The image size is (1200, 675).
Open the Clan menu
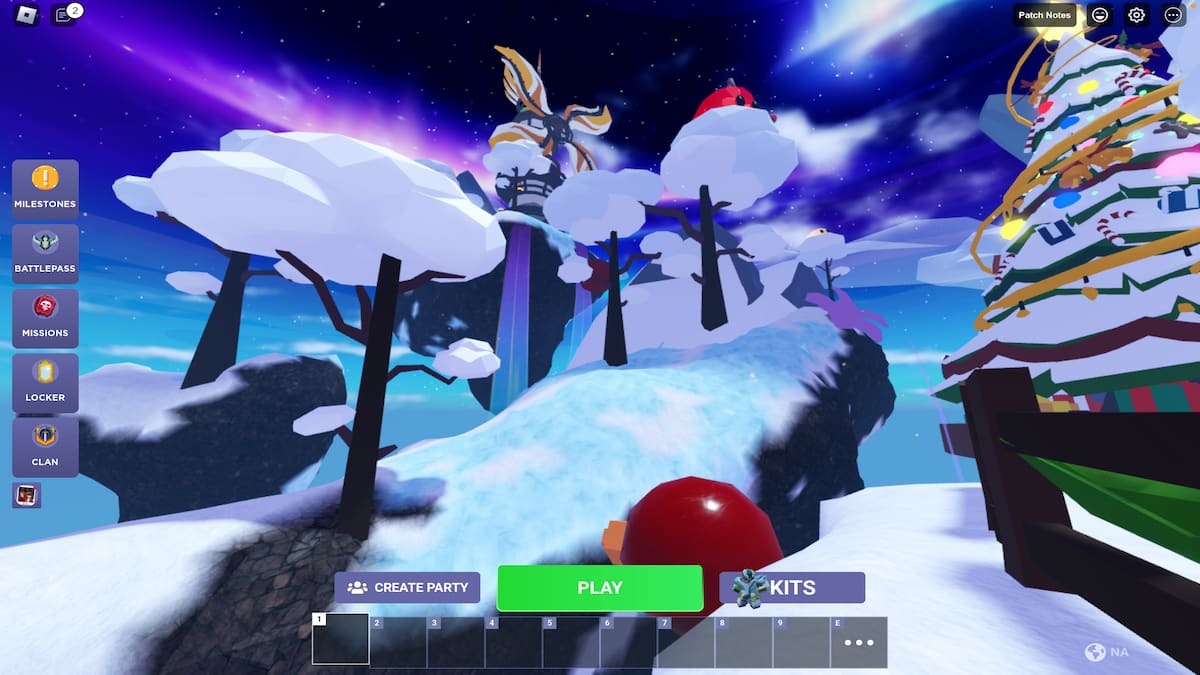pos(45,447)
